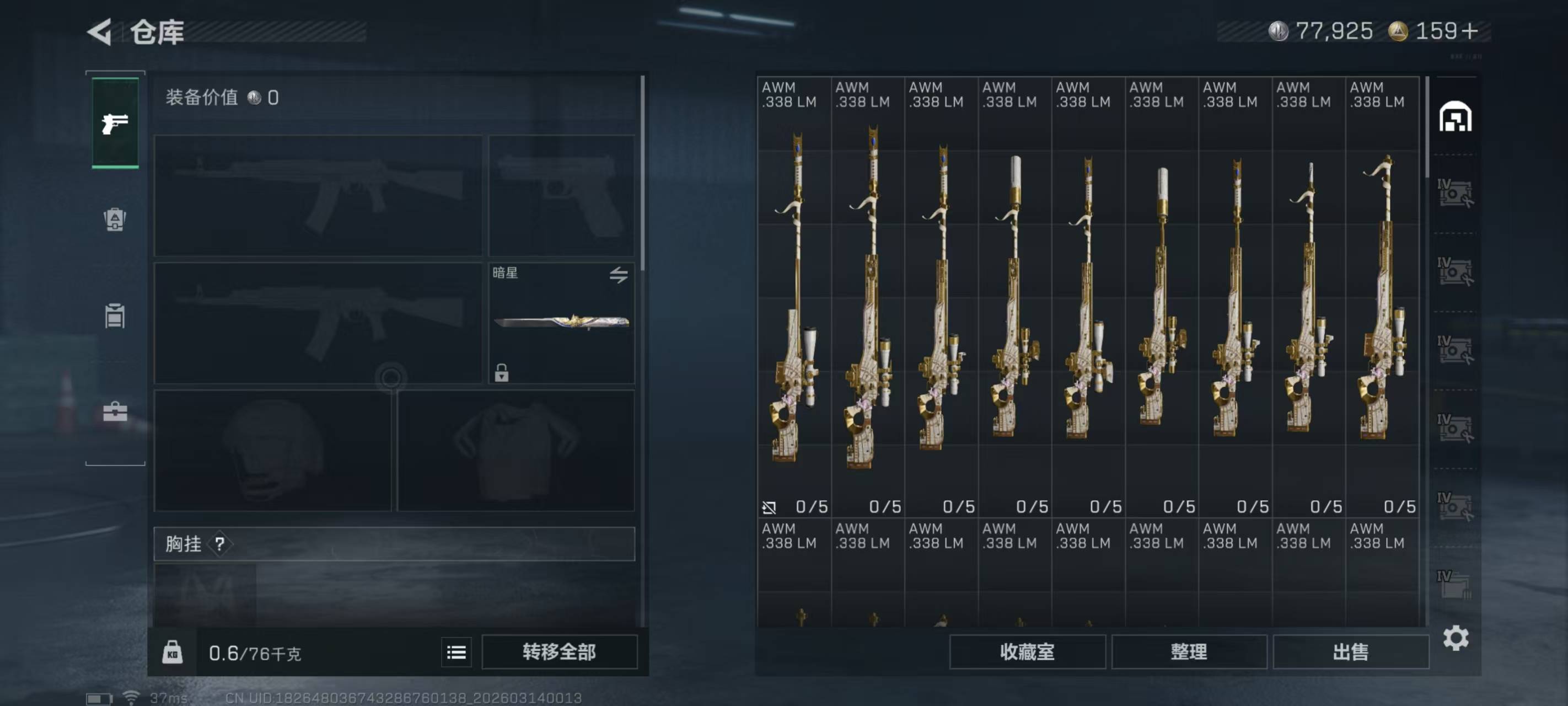
Task: Open the 出售 sell option
Action: (x=1350, y=652)
